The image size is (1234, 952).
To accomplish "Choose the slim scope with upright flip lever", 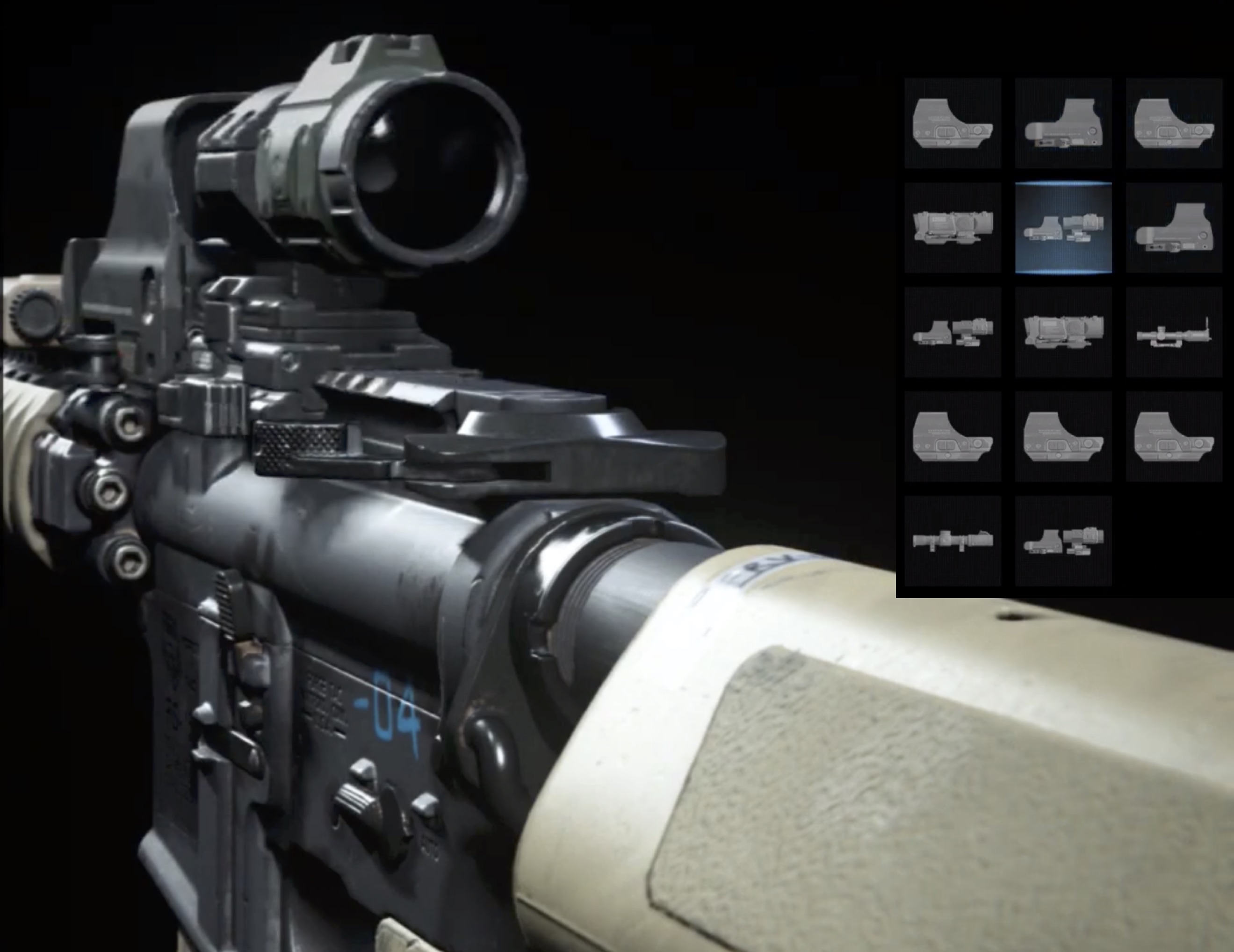I will [x=1174, y=332].
